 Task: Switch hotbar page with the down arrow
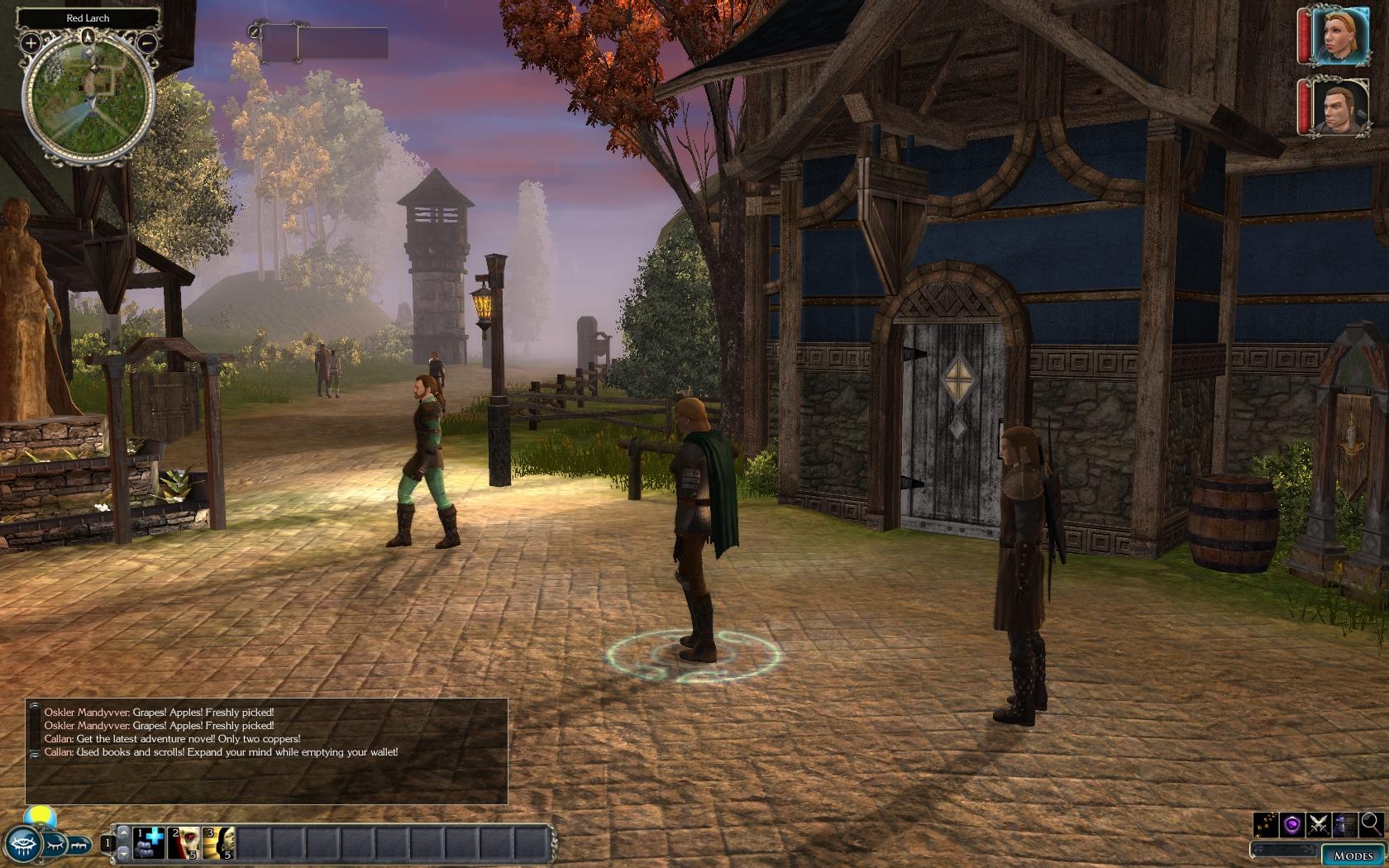(x=123, y=851)
